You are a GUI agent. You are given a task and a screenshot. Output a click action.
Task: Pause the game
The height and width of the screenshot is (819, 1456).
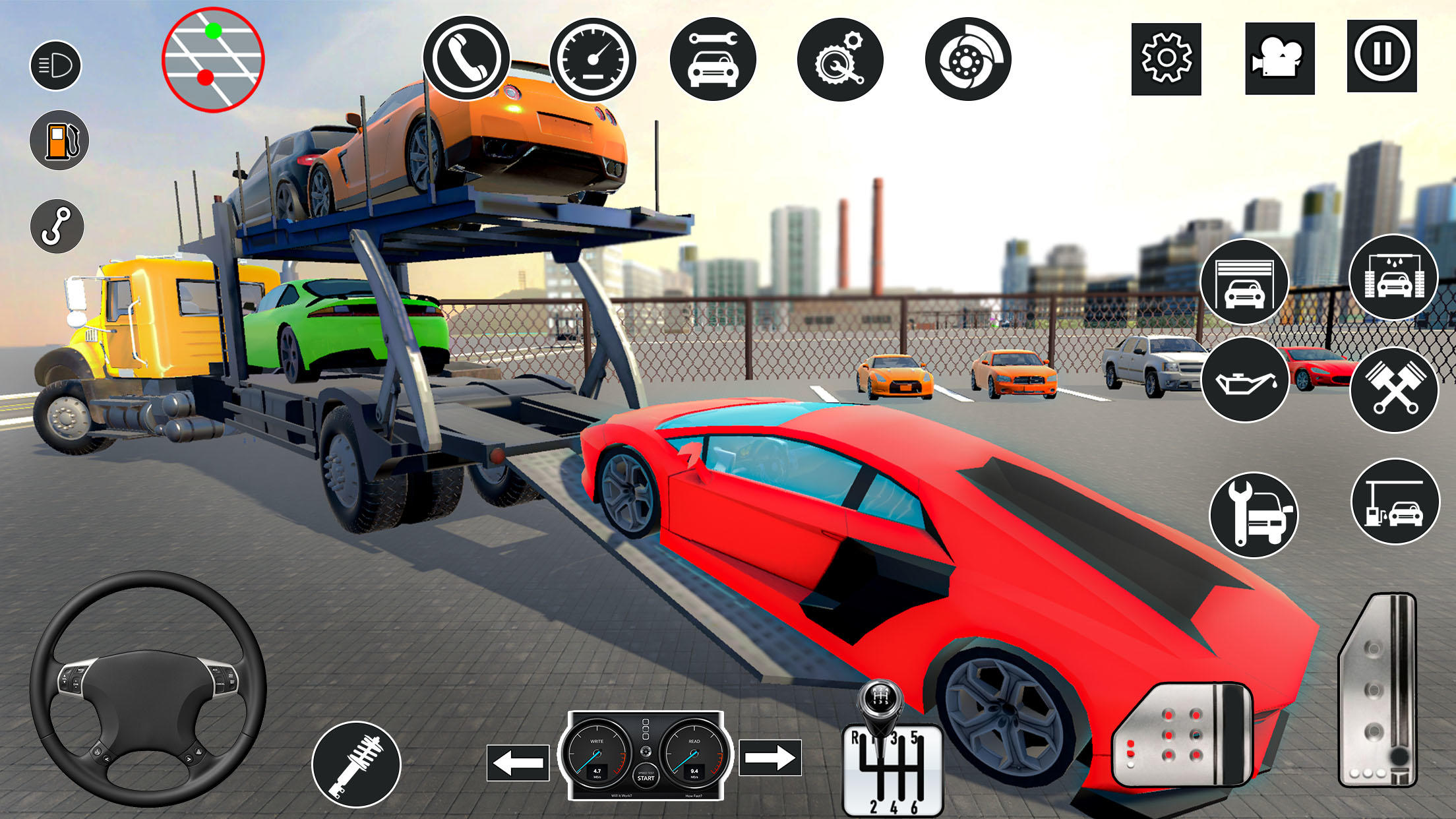coord(1381,55)
